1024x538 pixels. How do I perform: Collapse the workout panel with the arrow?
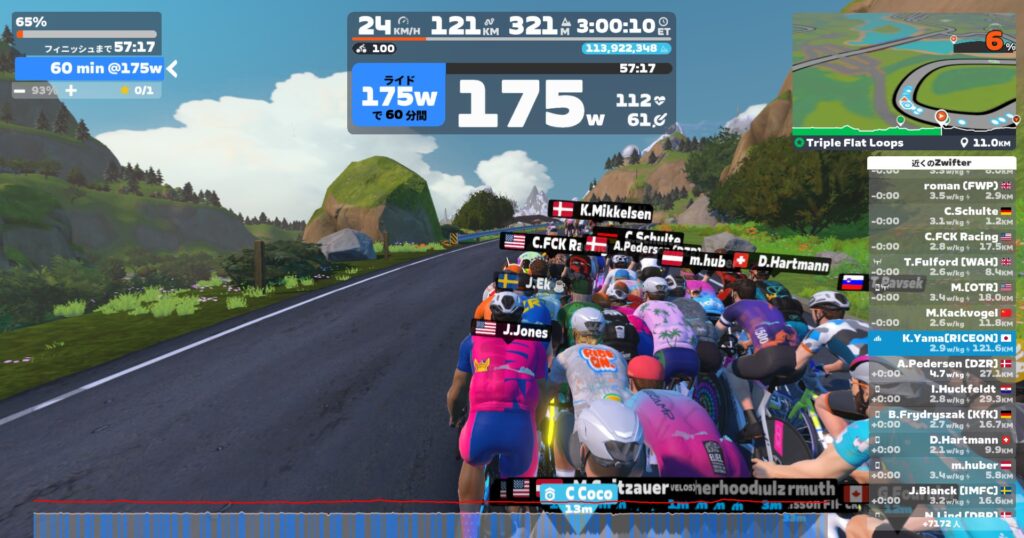[172, 68]
